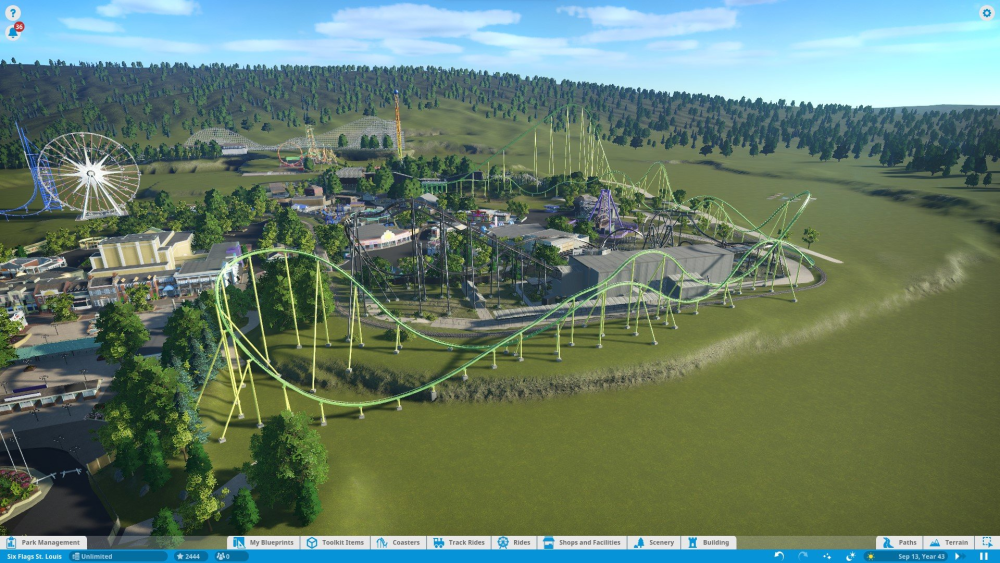The width and height of the screenshot is (1000, 563).
Task: Select the Paths tool
Action: (x=899, y=543)
